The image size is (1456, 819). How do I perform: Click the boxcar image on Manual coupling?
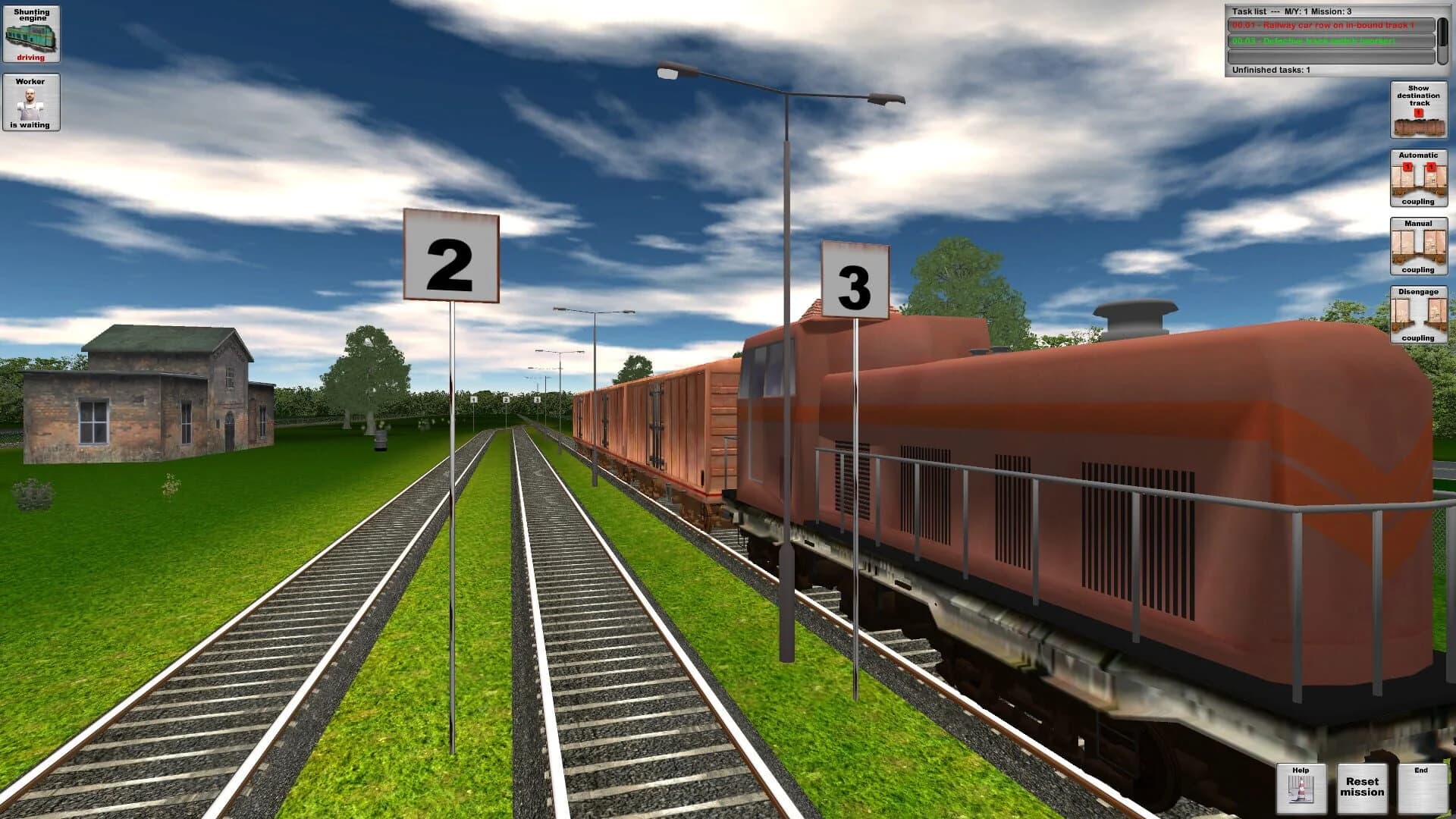click(1417, 246)
